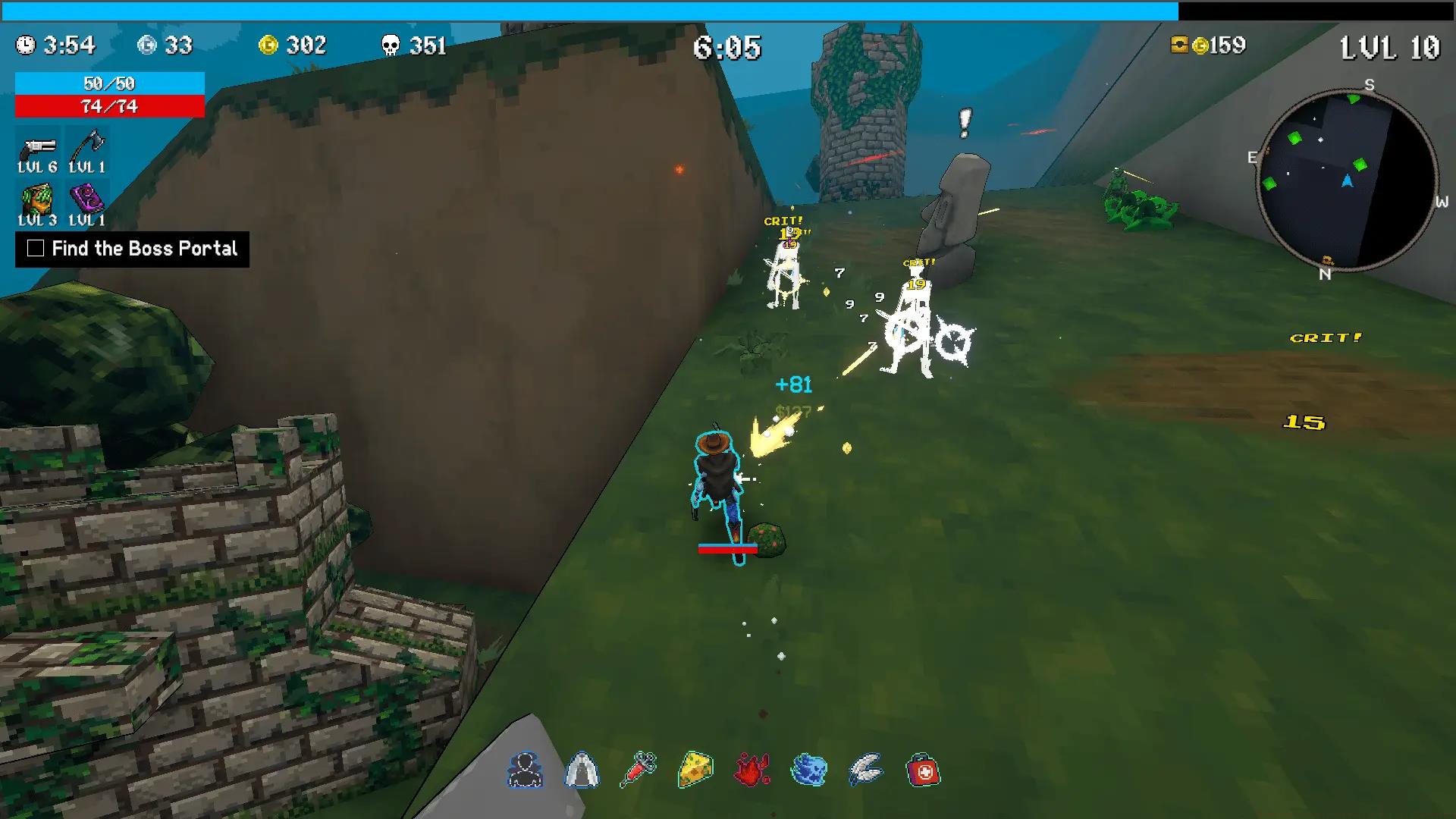Image resolution: width=1456 pixels, height=819 pixels.
Task: Click the red flame item icon
Action: (x=752, y=770)
